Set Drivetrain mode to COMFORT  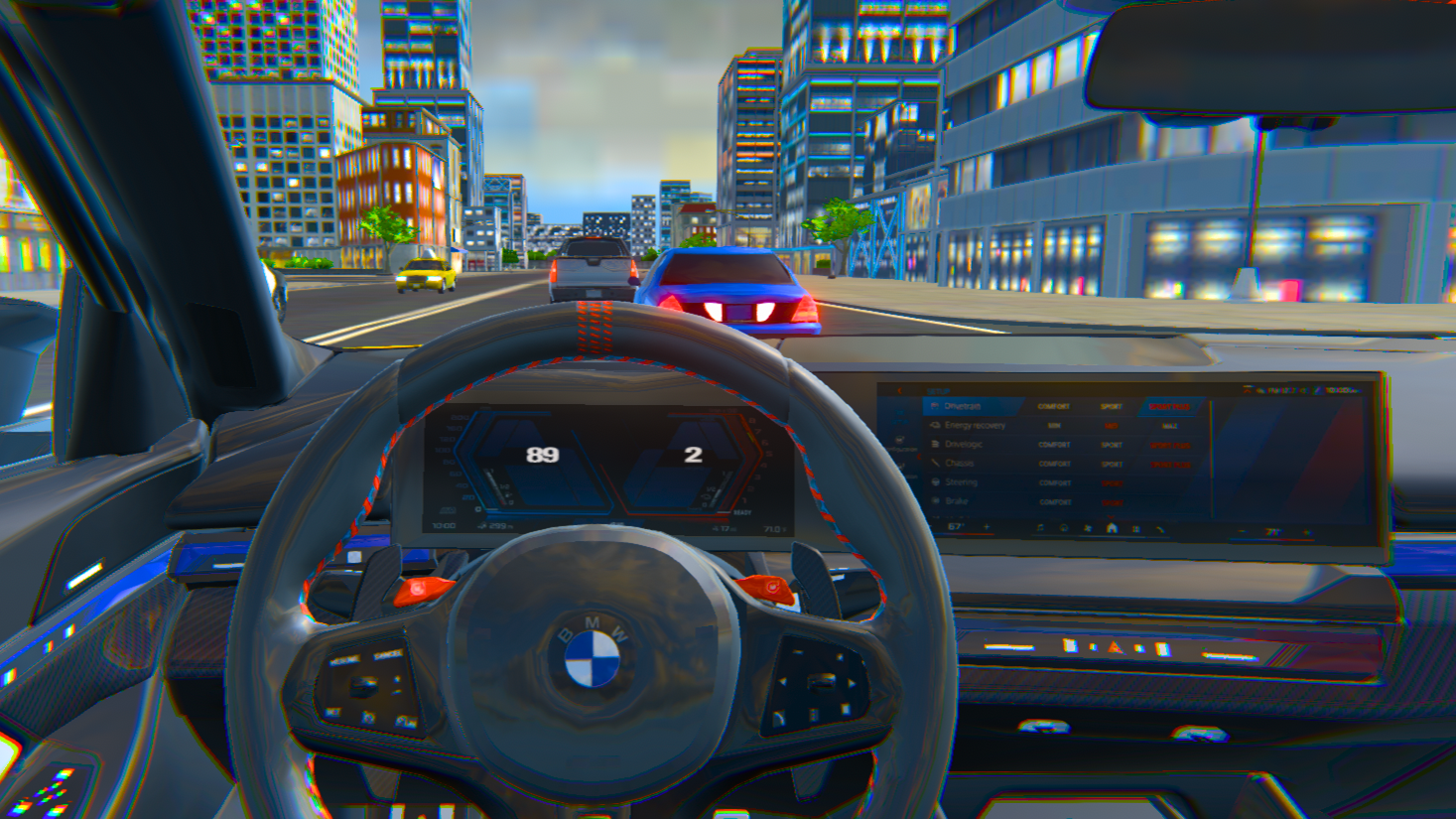click(1054, 407)
